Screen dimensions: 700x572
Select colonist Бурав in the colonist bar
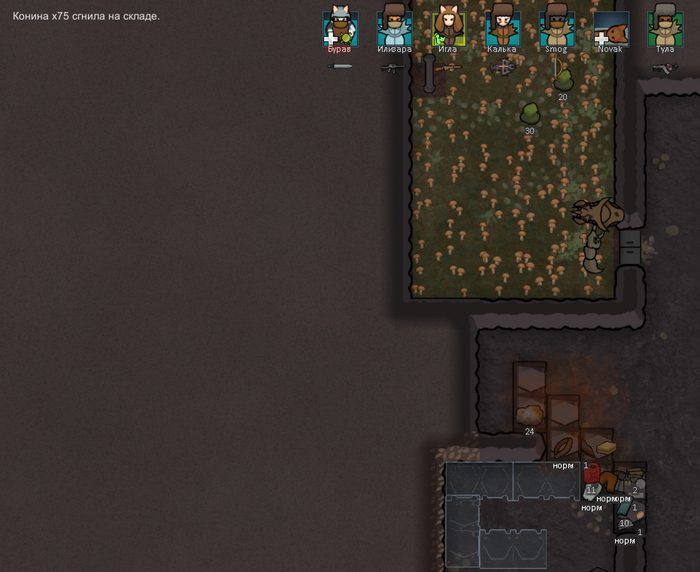[340, 27]
